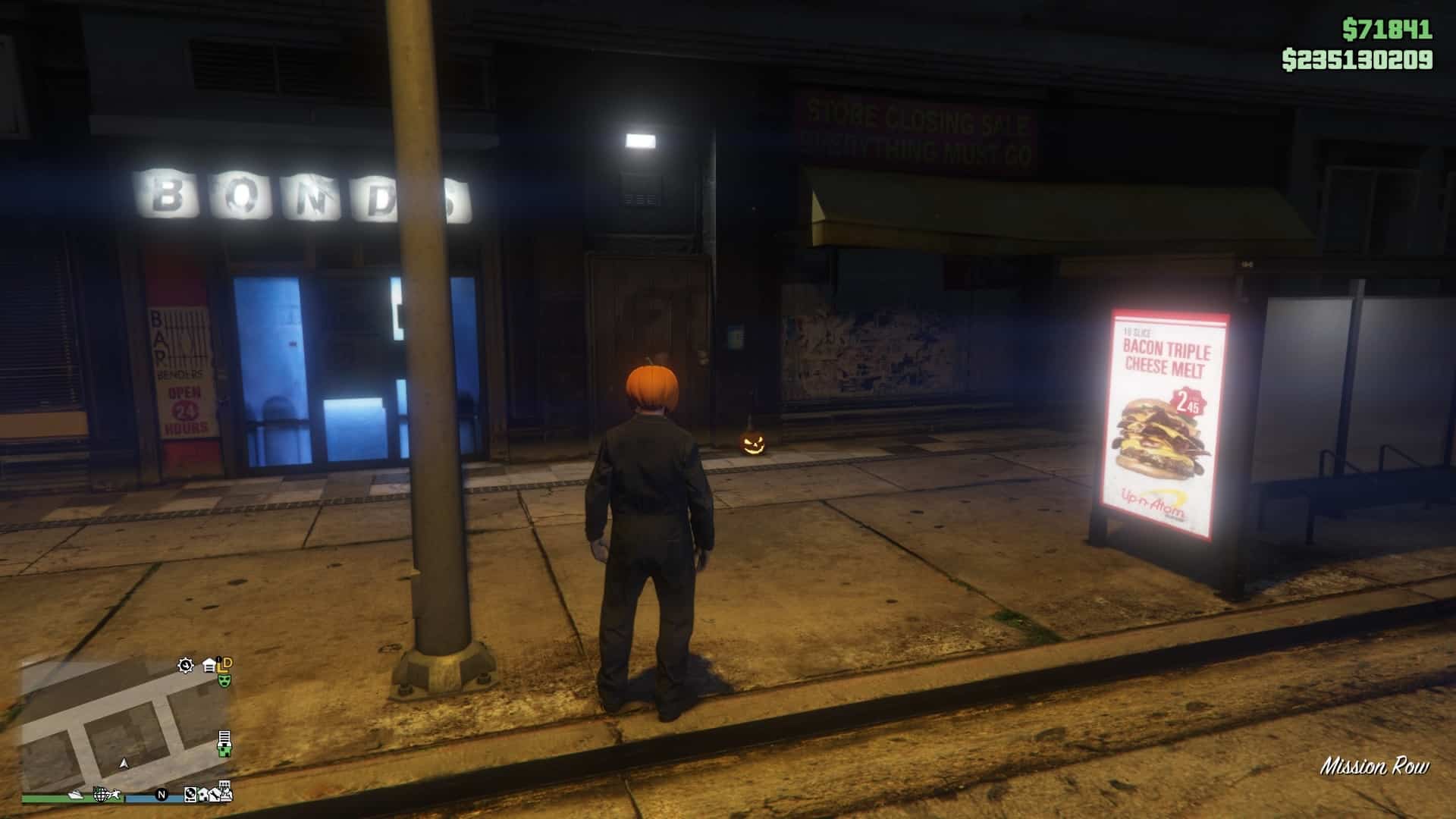Click the north N compass marker
The width and height of the screenshot is (1456, 819).
tap(161, 795)
